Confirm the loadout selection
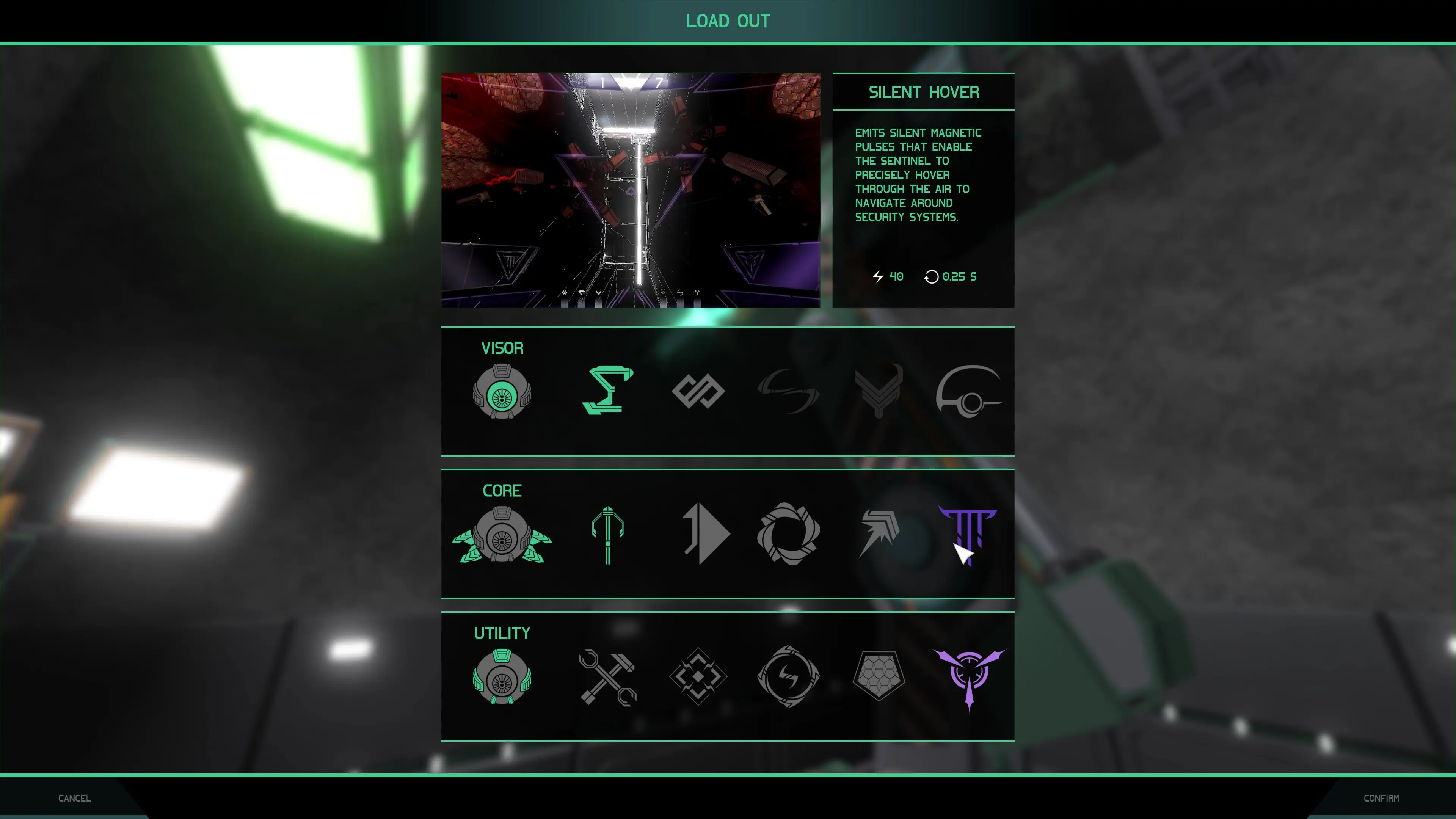Viewport: 1456px width, 819px height. 1381,798
